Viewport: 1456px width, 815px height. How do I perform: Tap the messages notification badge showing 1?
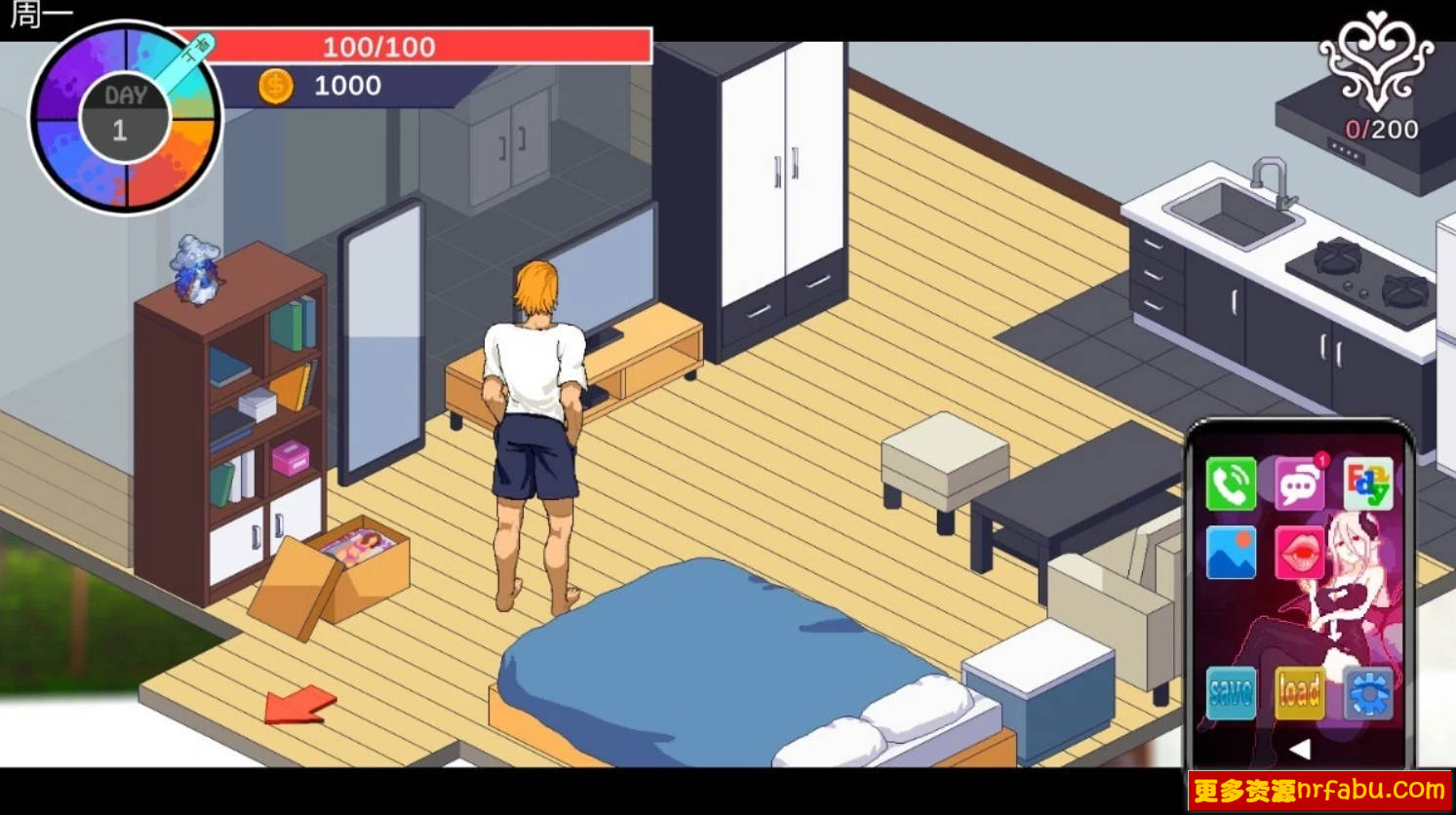[x=1320, y=459]
